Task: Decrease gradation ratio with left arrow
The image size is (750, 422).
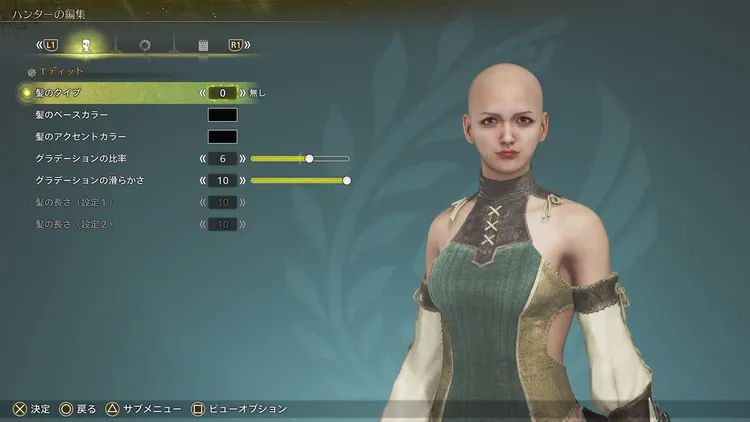Action: 202,159
